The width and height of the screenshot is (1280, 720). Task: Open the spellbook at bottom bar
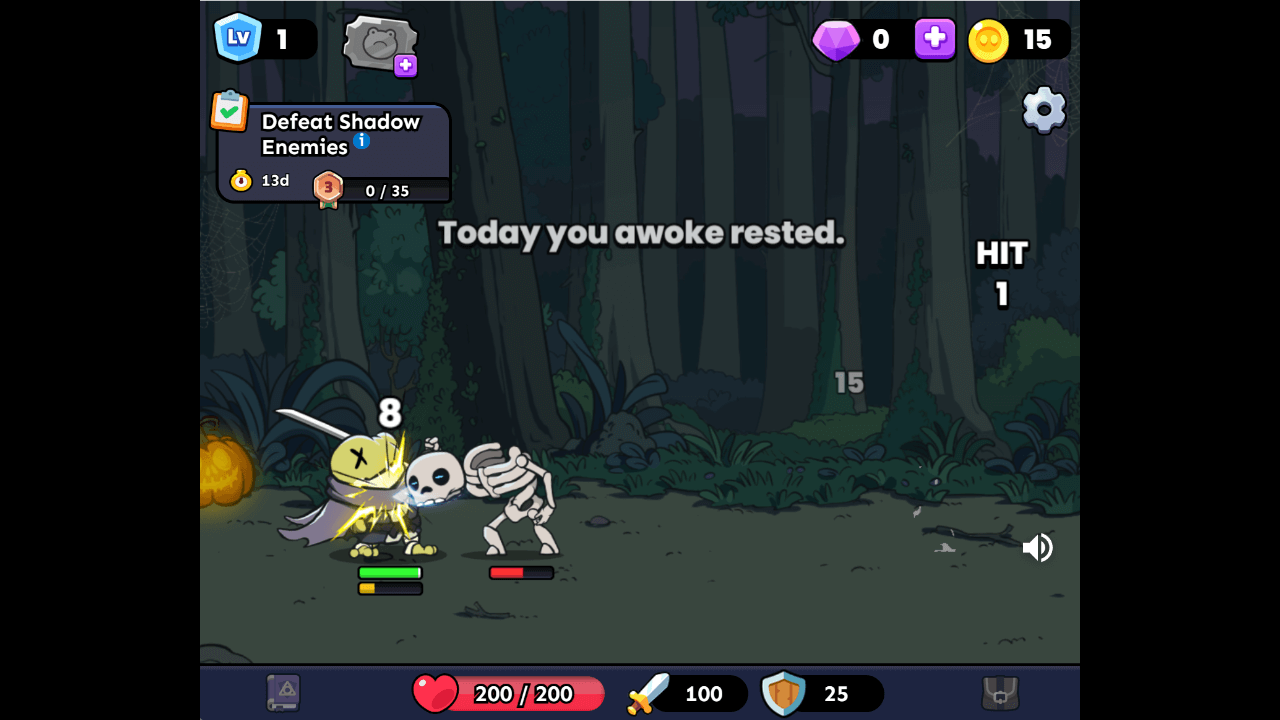(x=283, y=693)
